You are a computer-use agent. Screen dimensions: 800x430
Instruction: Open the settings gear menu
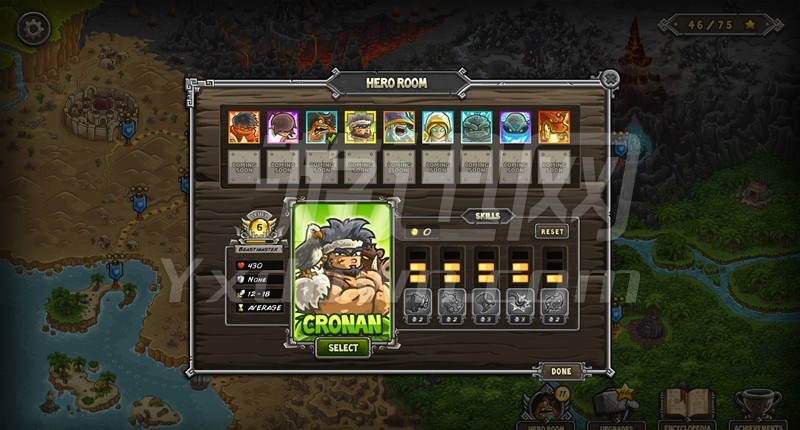tap(34, 26)
